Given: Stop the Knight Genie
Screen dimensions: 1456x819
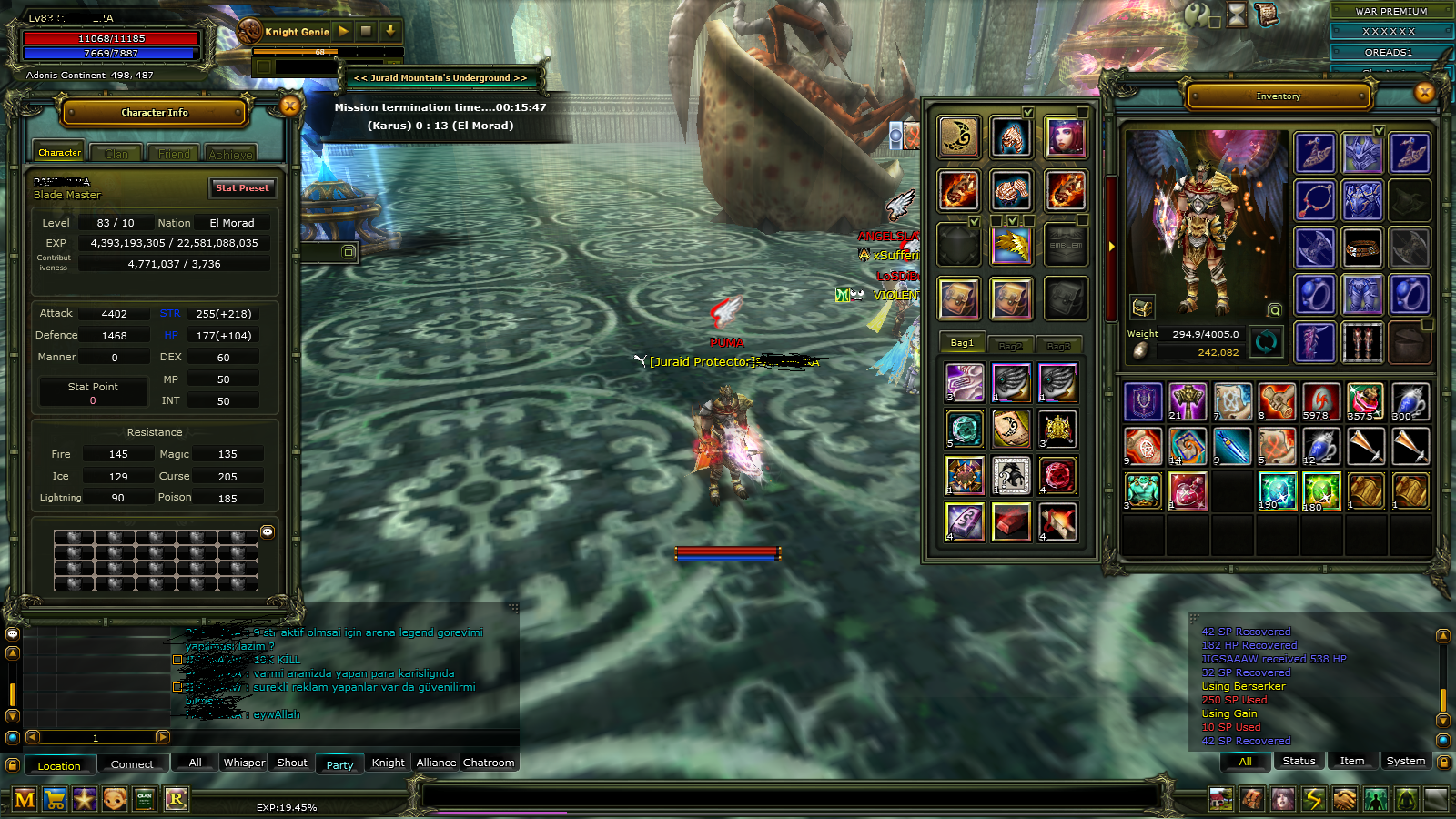Looking at the screenshot, I should coord(366,31).
